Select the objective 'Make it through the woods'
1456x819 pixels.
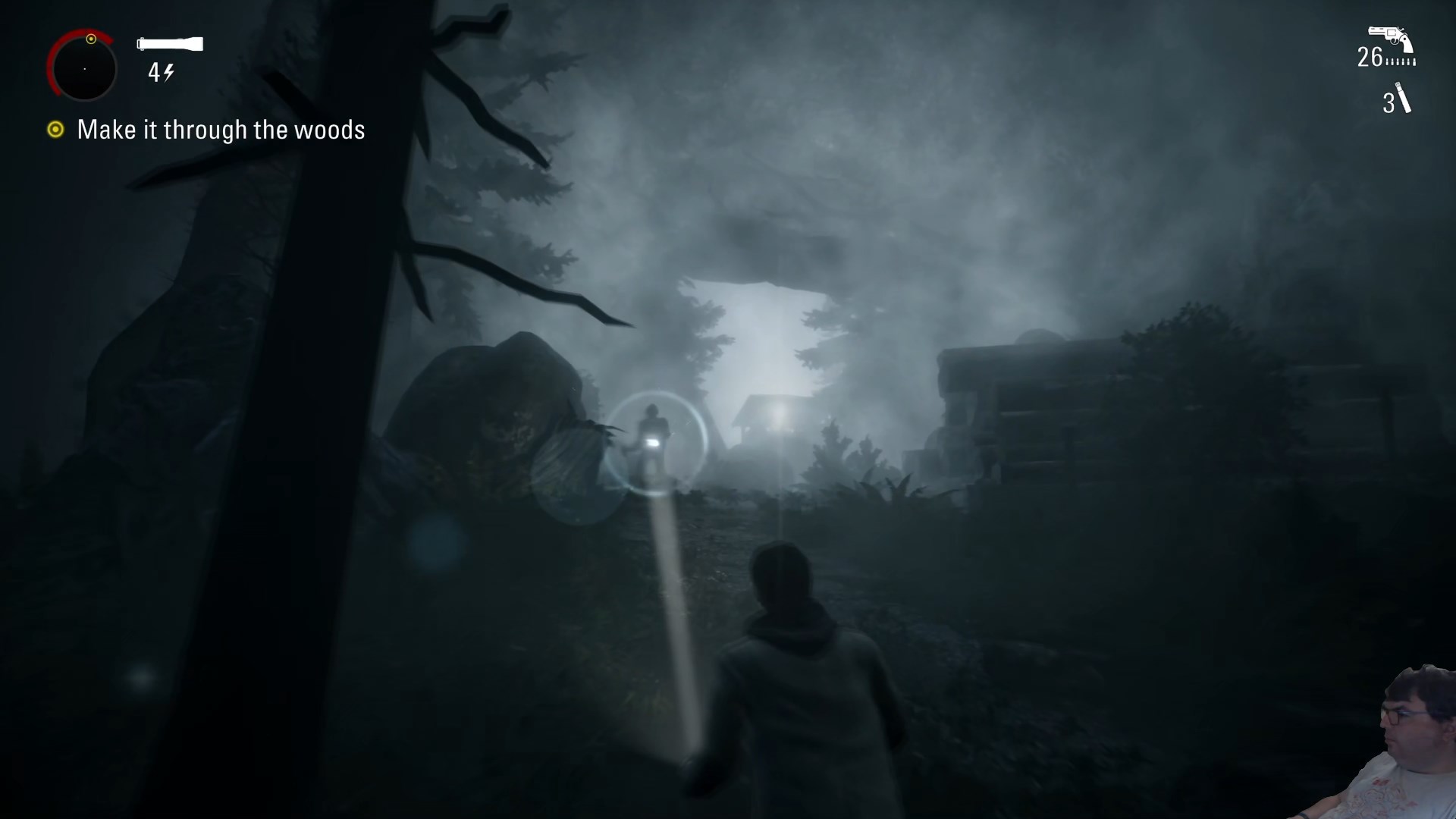pyautogui.click(x=221, y=130)
